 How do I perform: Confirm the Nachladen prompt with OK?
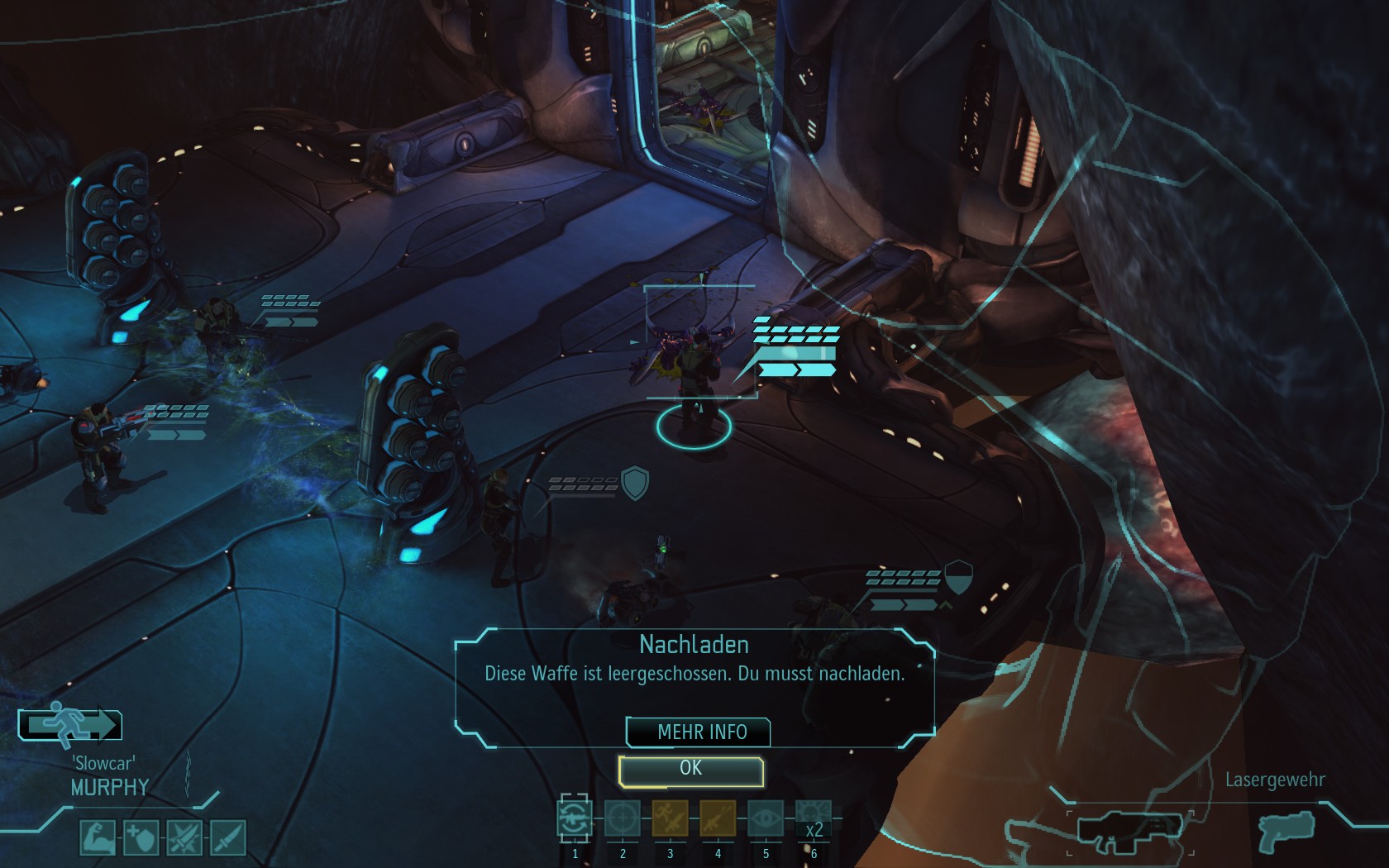pyautogui.click(x=690, y=770)
